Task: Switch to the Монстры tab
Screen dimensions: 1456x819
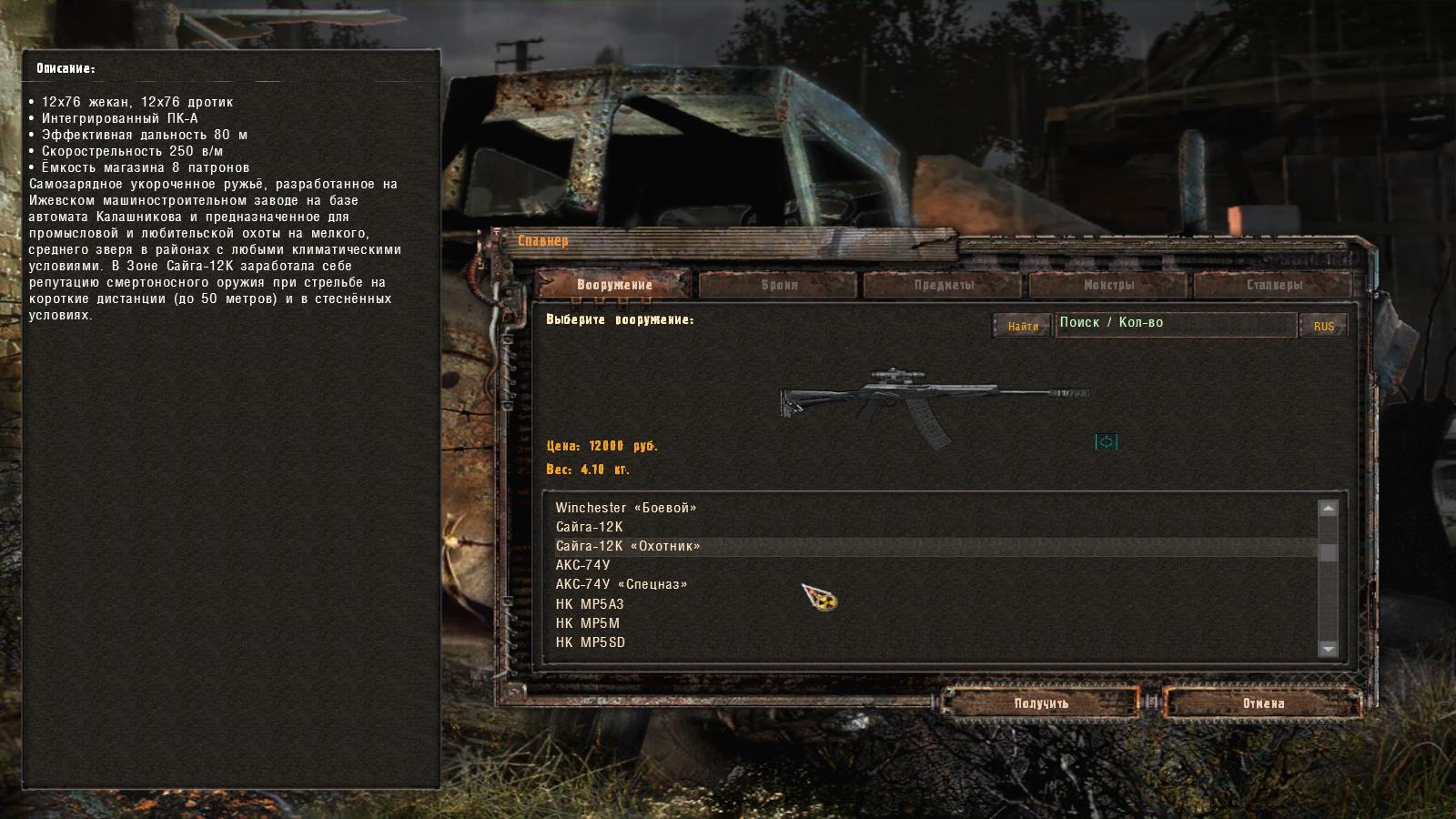Action: tap(1108, 285)
